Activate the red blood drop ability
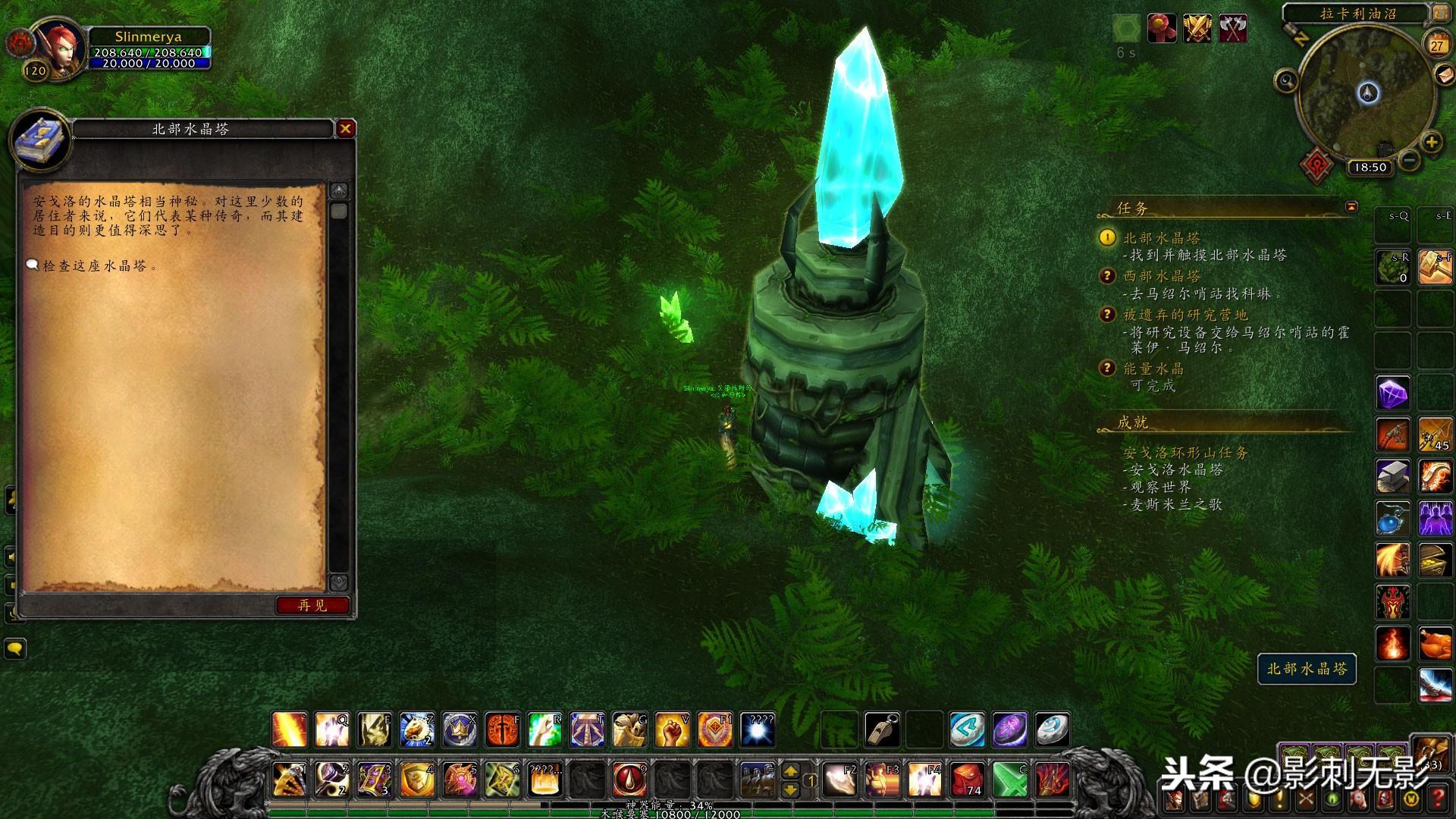The width and height of the screenshot is (1456, 819). coord(629,780)
